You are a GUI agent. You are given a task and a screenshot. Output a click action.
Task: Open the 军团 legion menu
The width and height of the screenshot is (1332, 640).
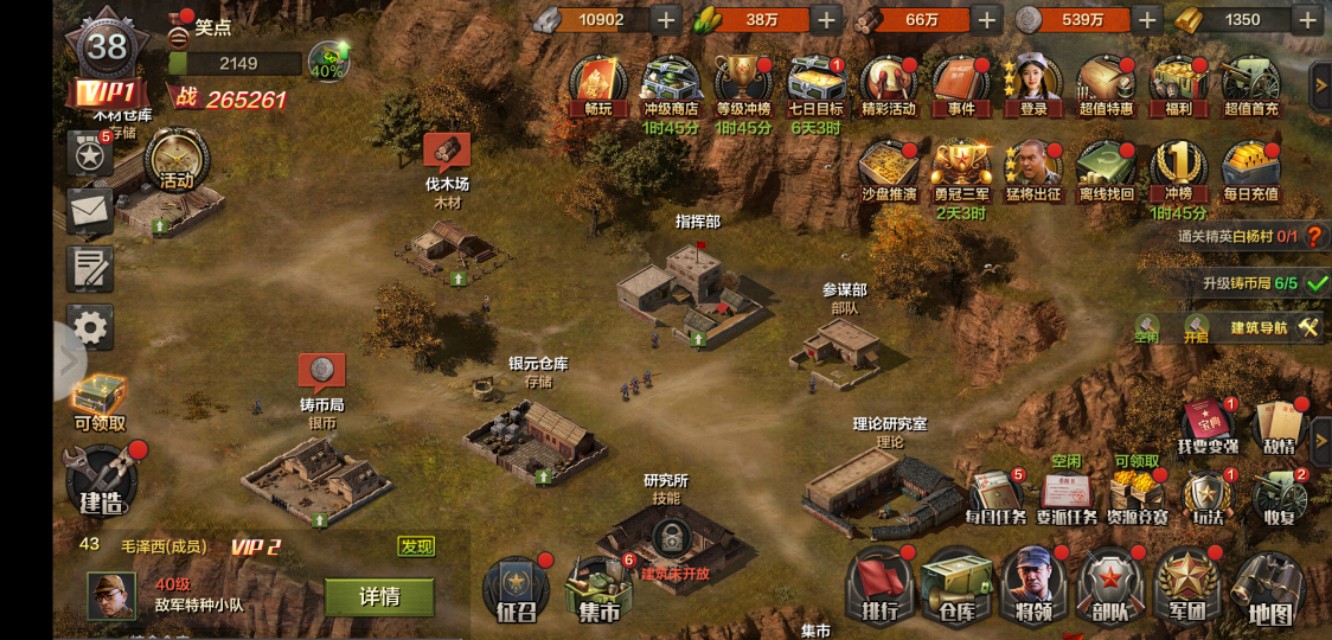coord(1190,587)
